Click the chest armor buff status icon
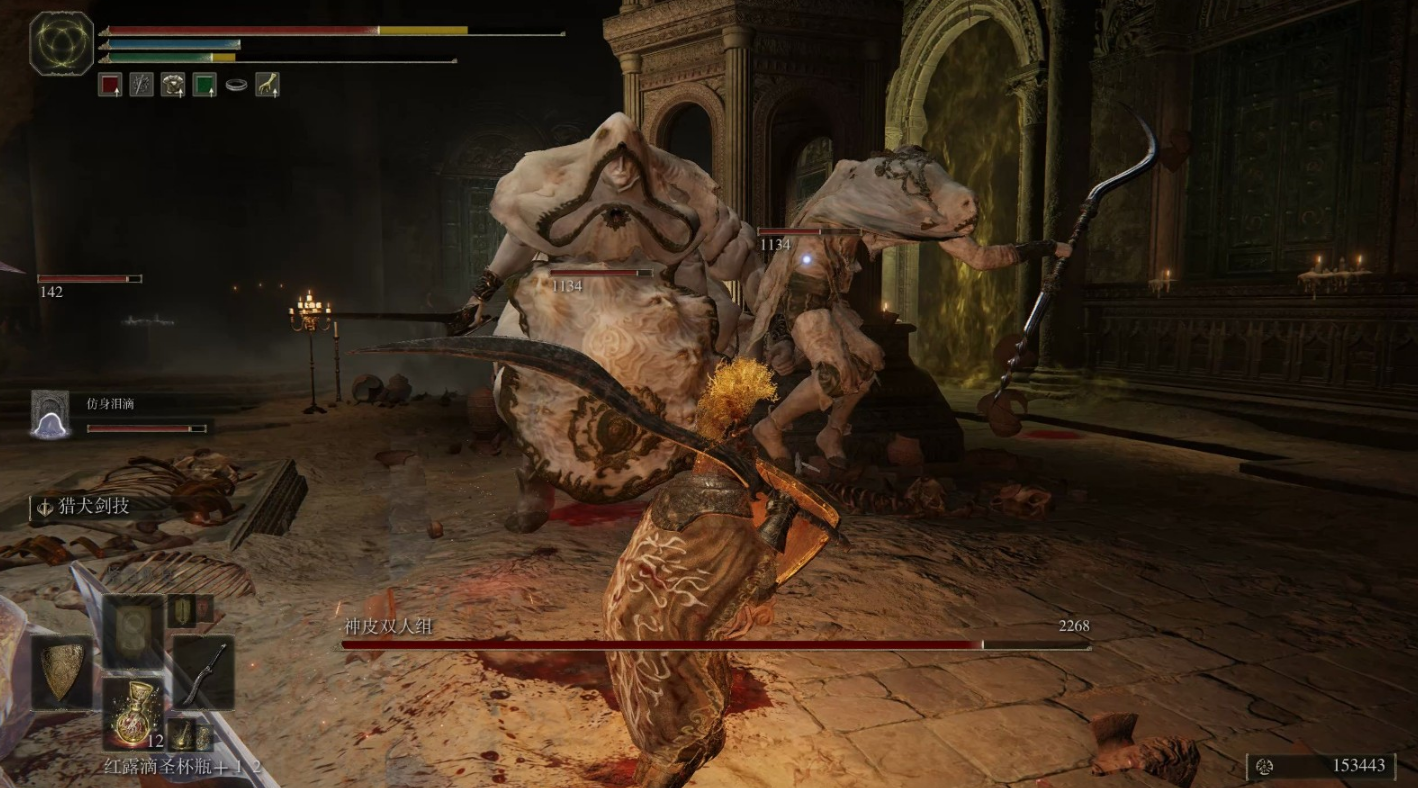1418x788 pixels. [x=173, y=85]
